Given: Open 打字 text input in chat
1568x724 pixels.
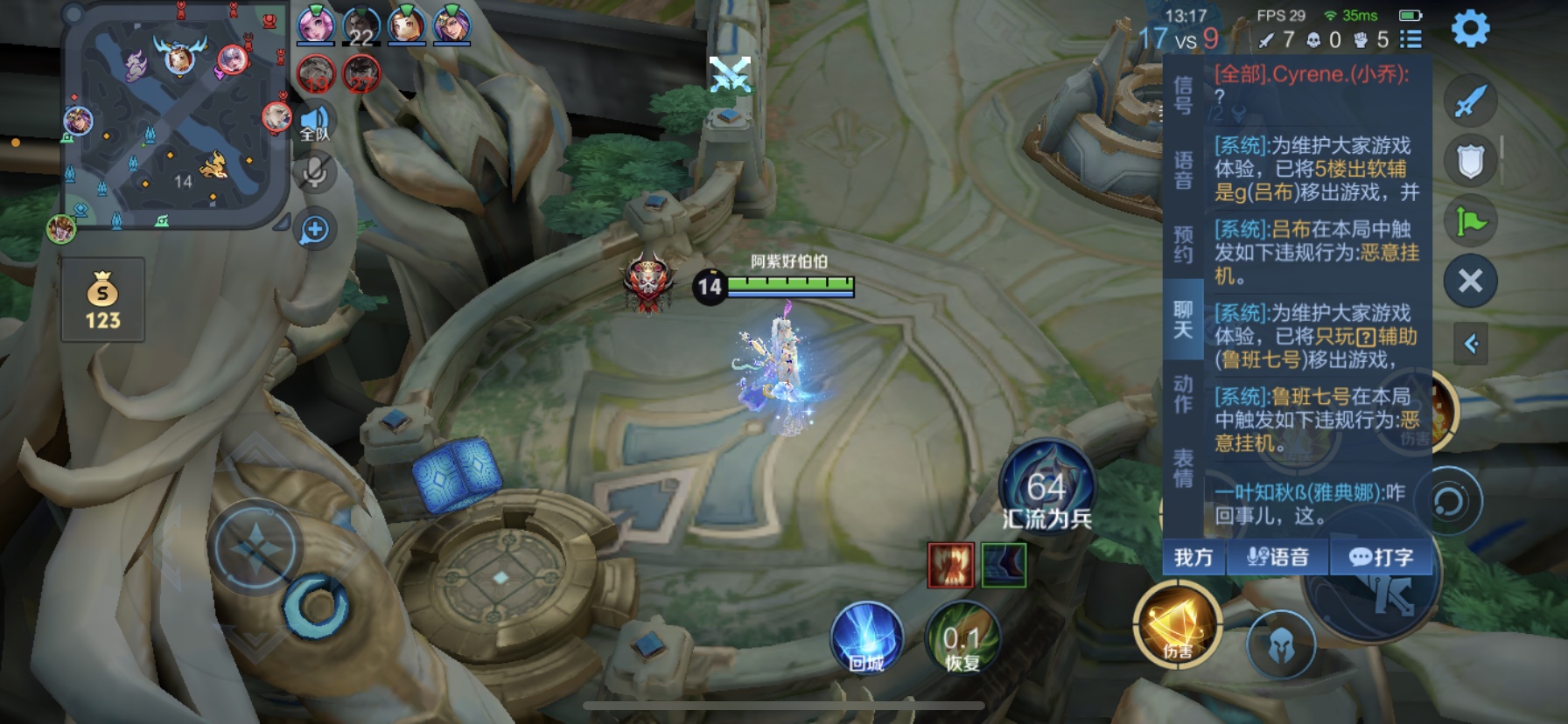Looking at the screenshot, I should point(1381,557).
